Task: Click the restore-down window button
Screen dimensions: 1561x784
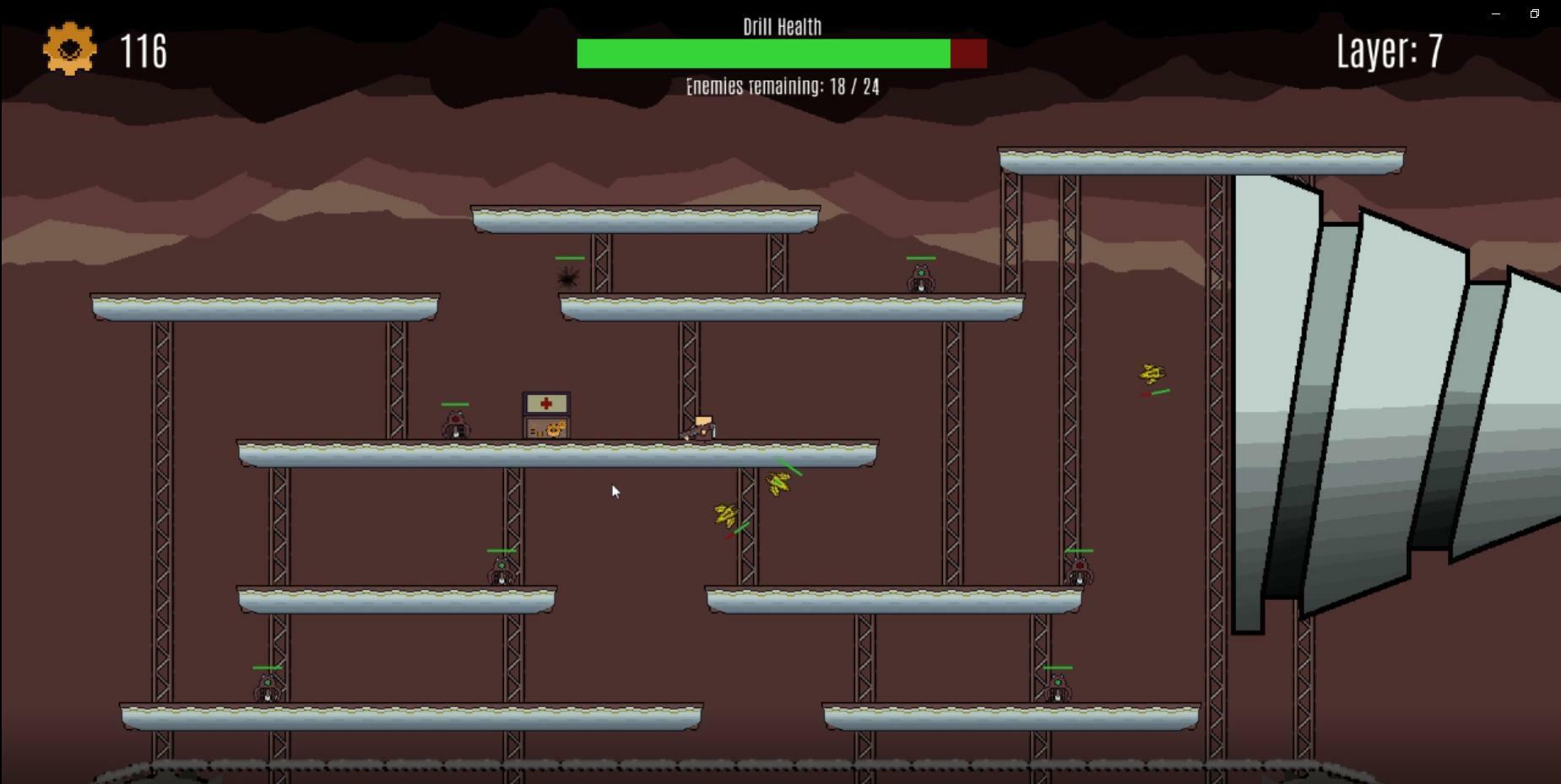Action: (1534, 14)
